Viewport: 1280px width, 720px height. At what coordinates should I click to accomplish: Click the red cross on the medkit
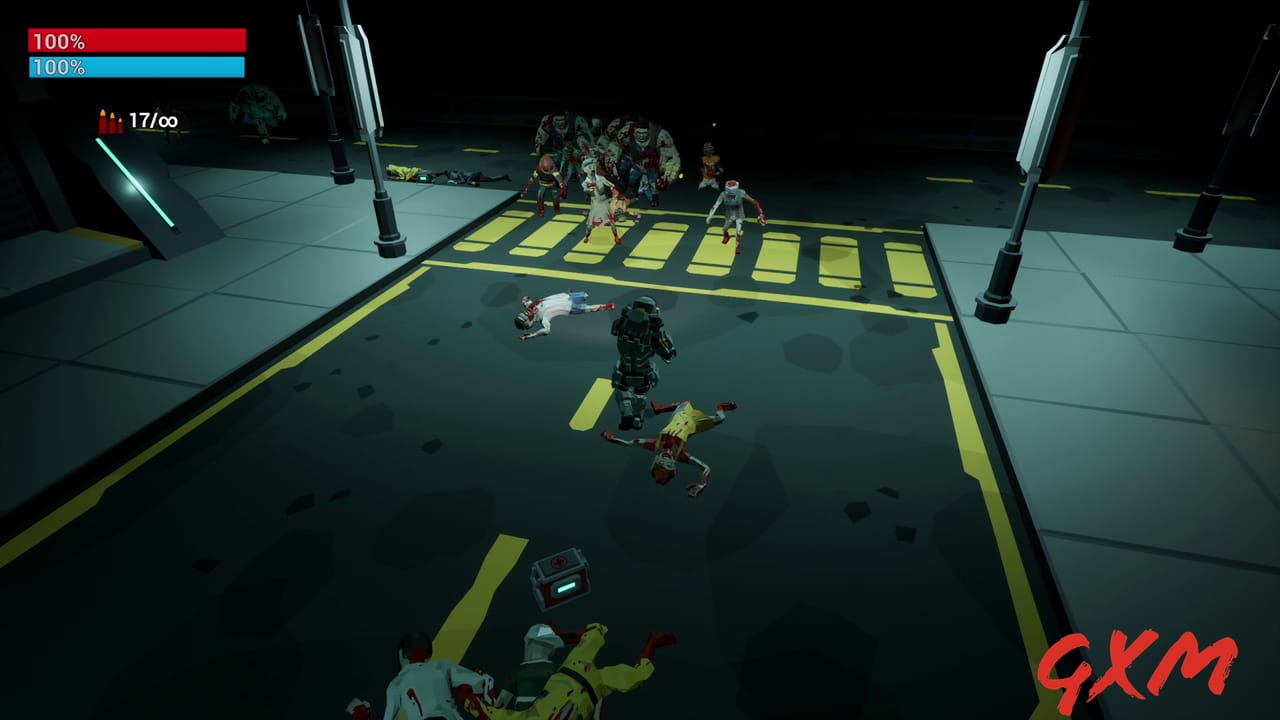click(558, 562)
